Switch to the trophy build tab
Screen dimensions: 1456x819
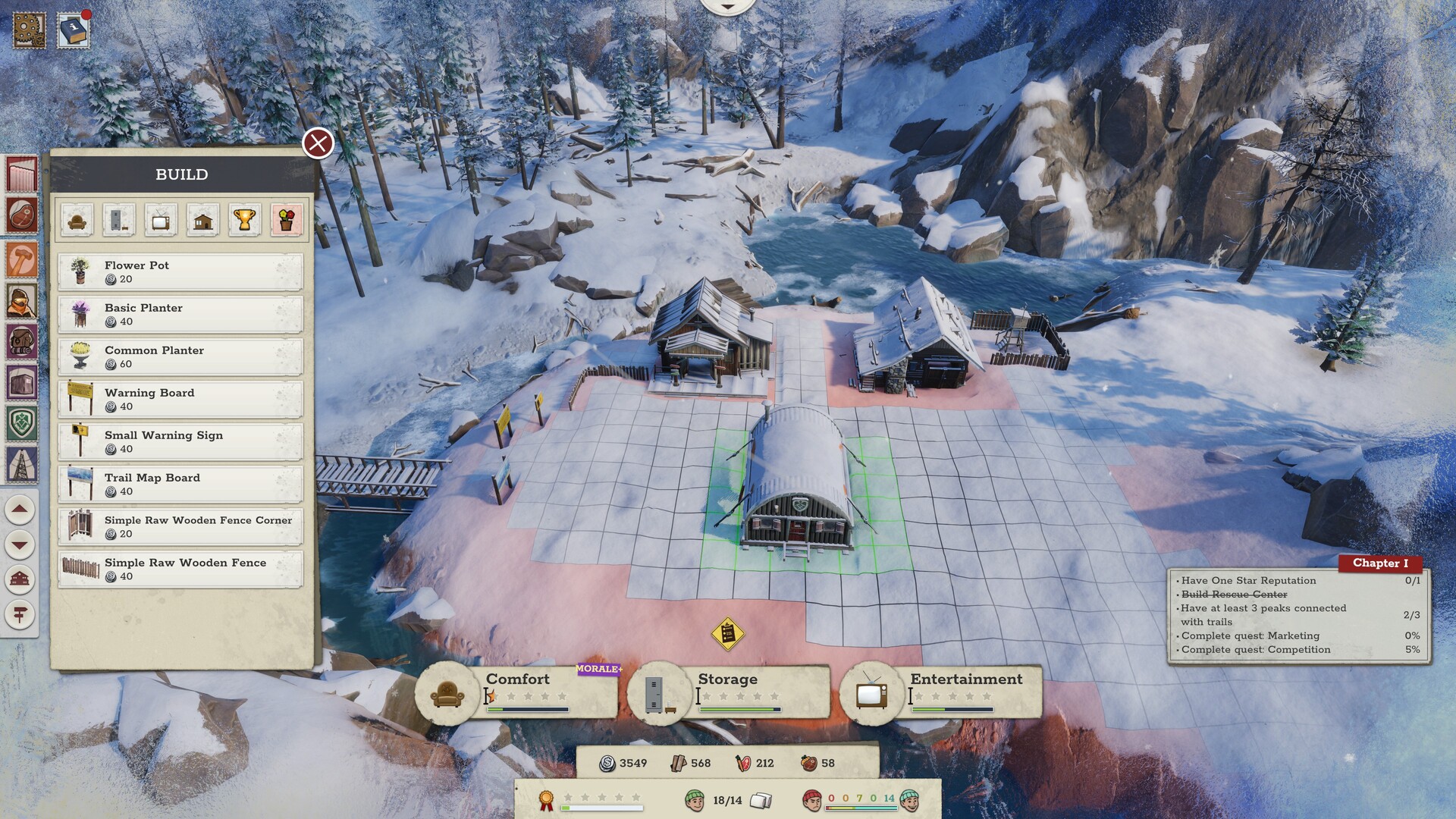coord(244,220)
